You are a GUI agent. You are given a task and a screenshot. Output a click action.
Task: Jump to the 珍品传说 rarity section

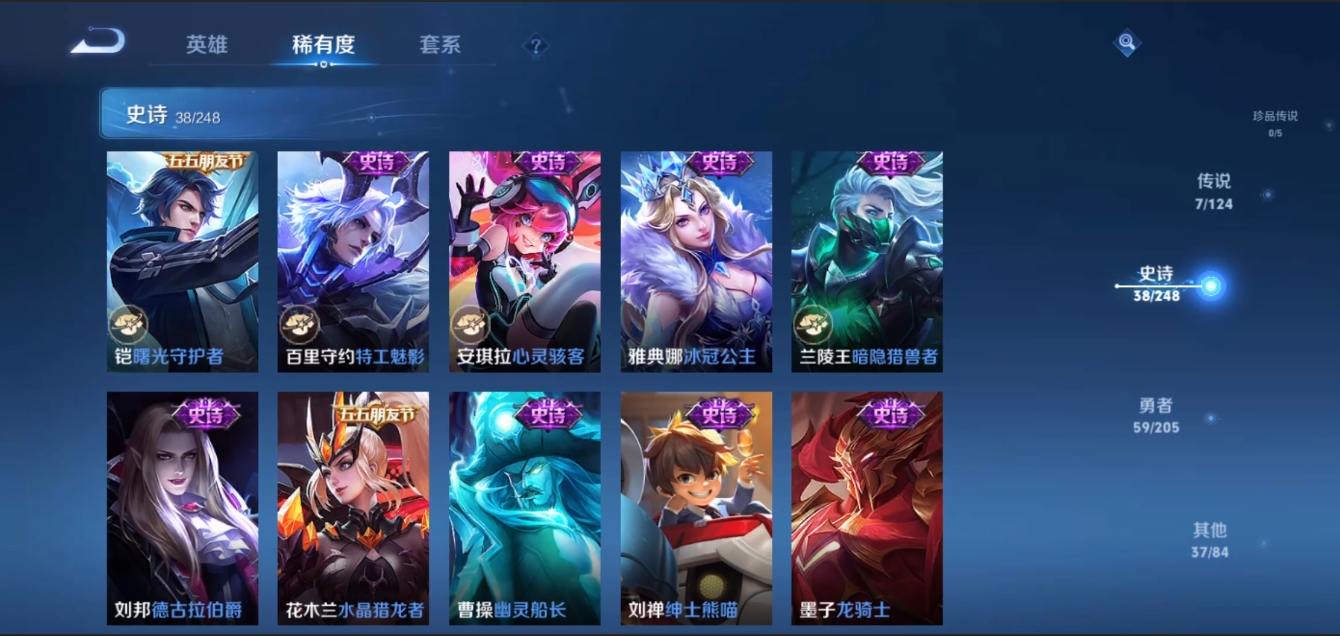coord(1275,122)
